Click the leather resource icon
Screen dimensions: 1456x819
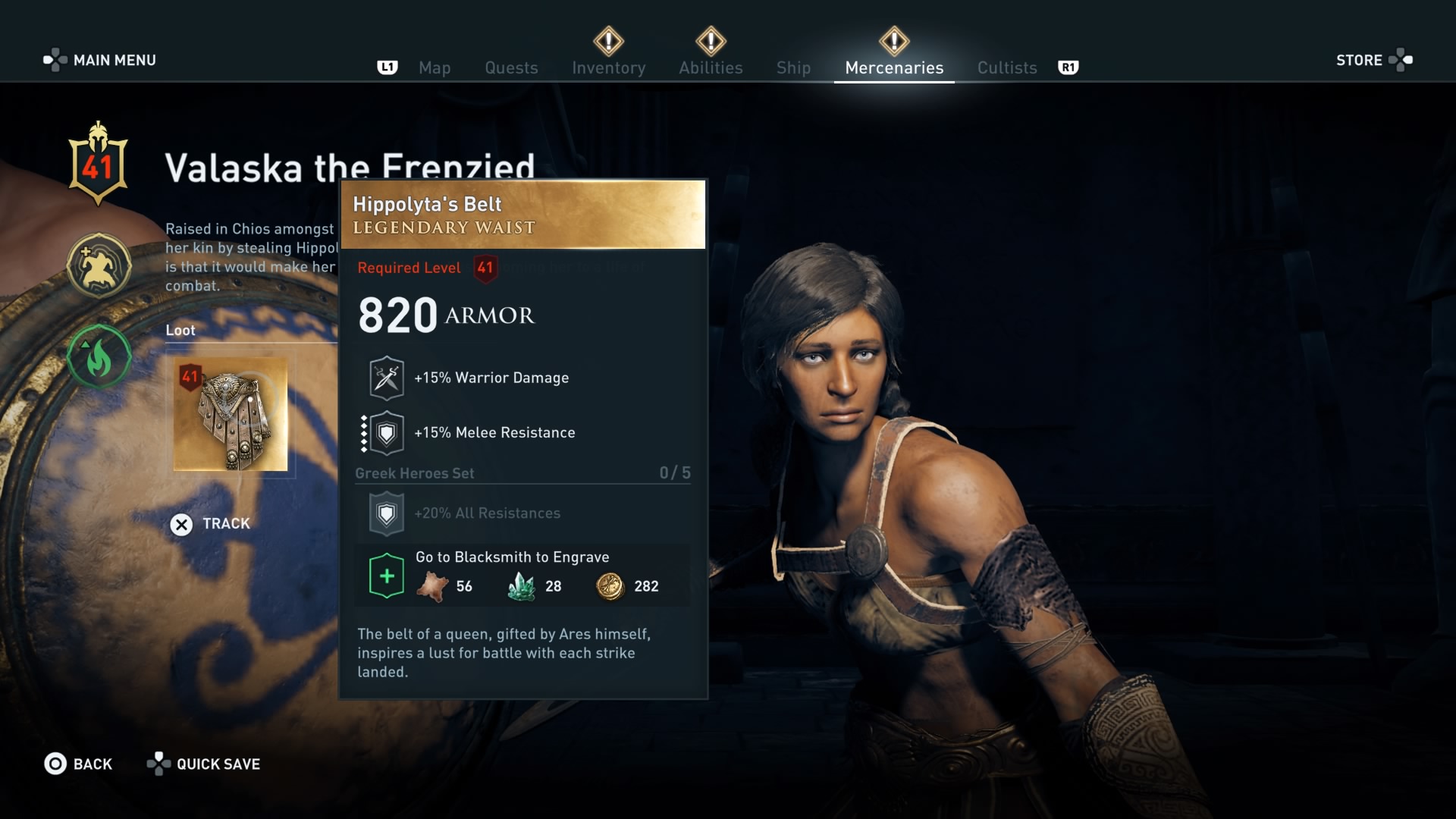coord(432,585)
